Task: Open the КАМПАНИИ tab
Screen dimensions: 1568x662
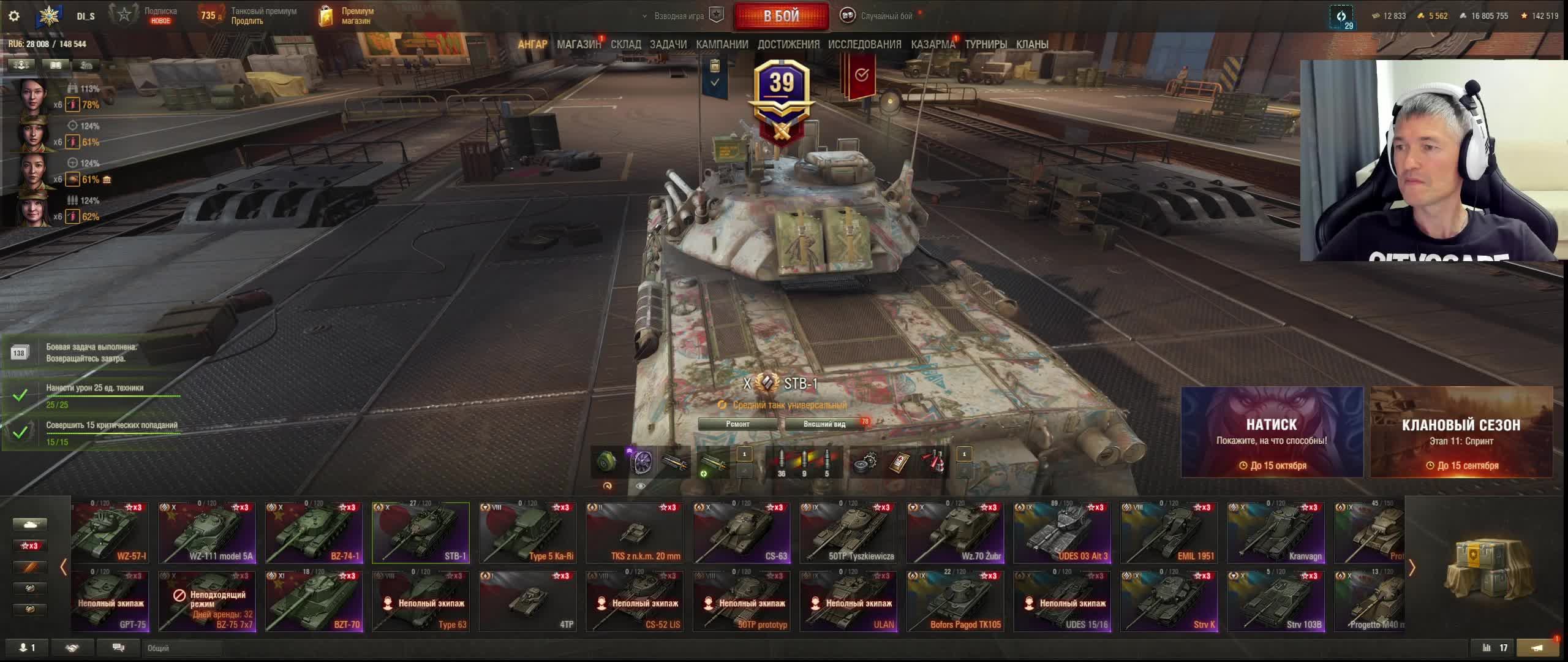Action: pos(722,44)
